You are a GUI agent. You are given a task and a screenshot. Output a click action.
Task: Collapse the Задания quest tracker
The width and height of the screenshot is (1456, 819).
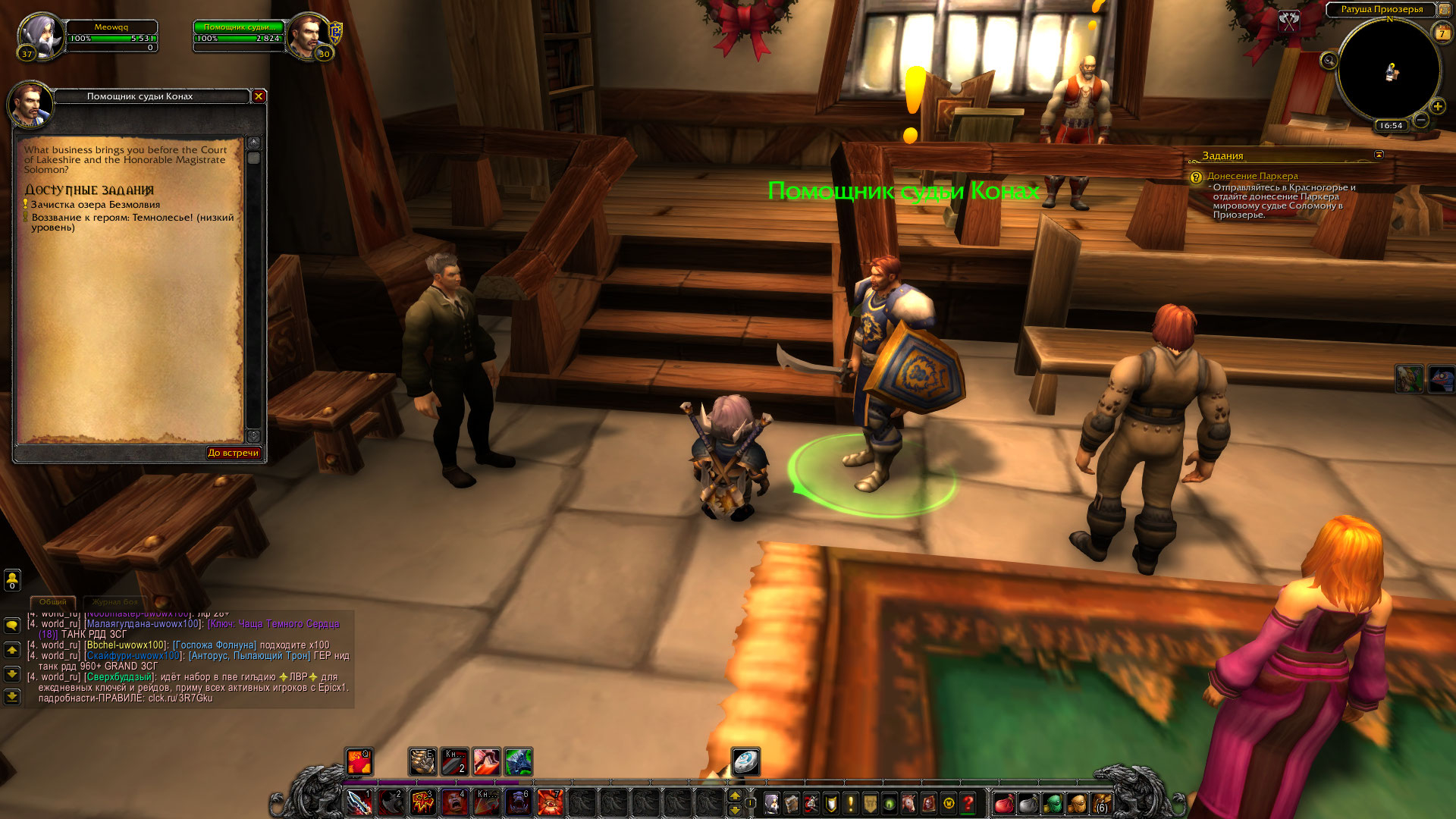(1379, 155)
